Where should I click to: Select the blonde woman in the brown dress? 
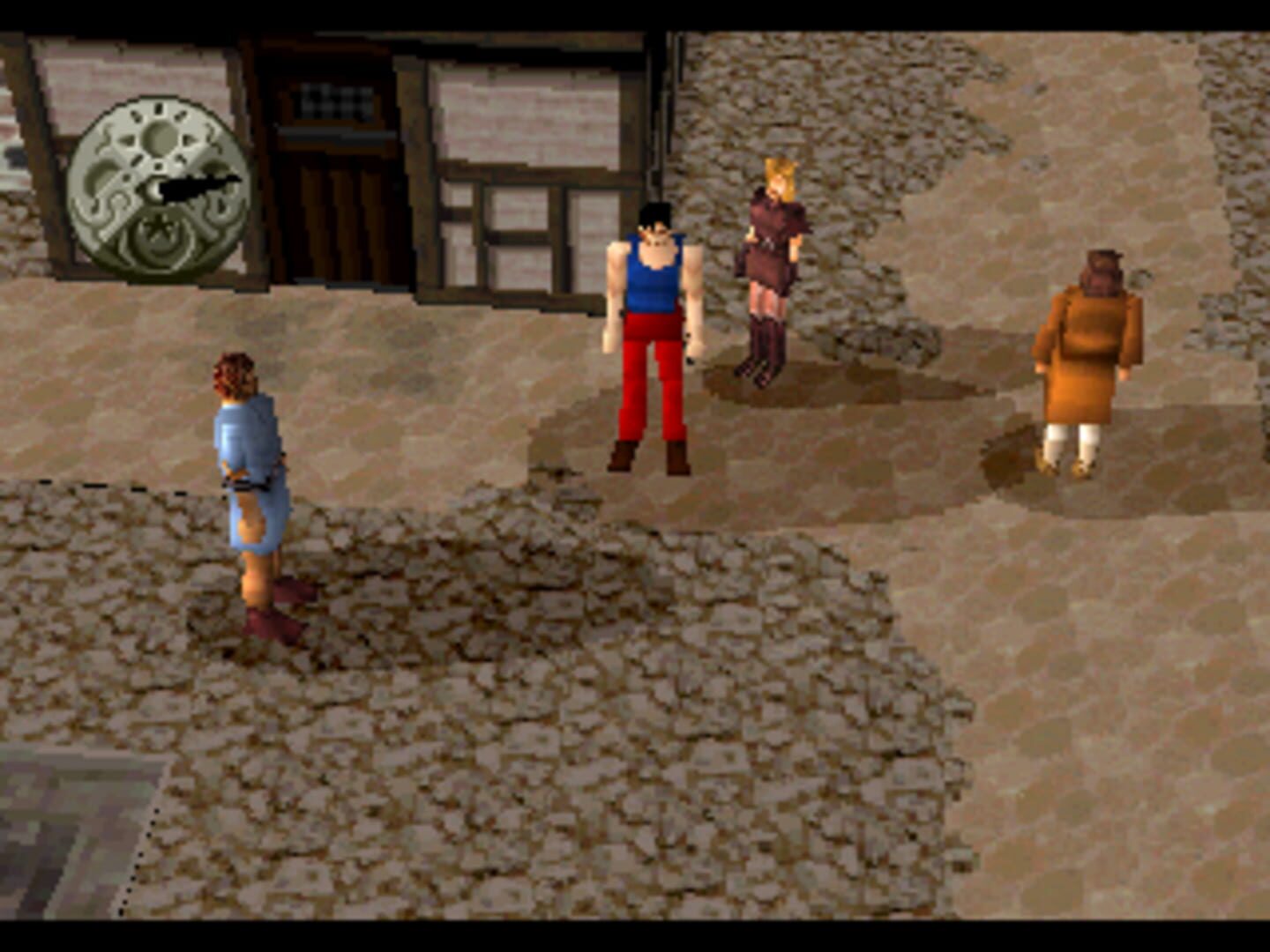772,256
